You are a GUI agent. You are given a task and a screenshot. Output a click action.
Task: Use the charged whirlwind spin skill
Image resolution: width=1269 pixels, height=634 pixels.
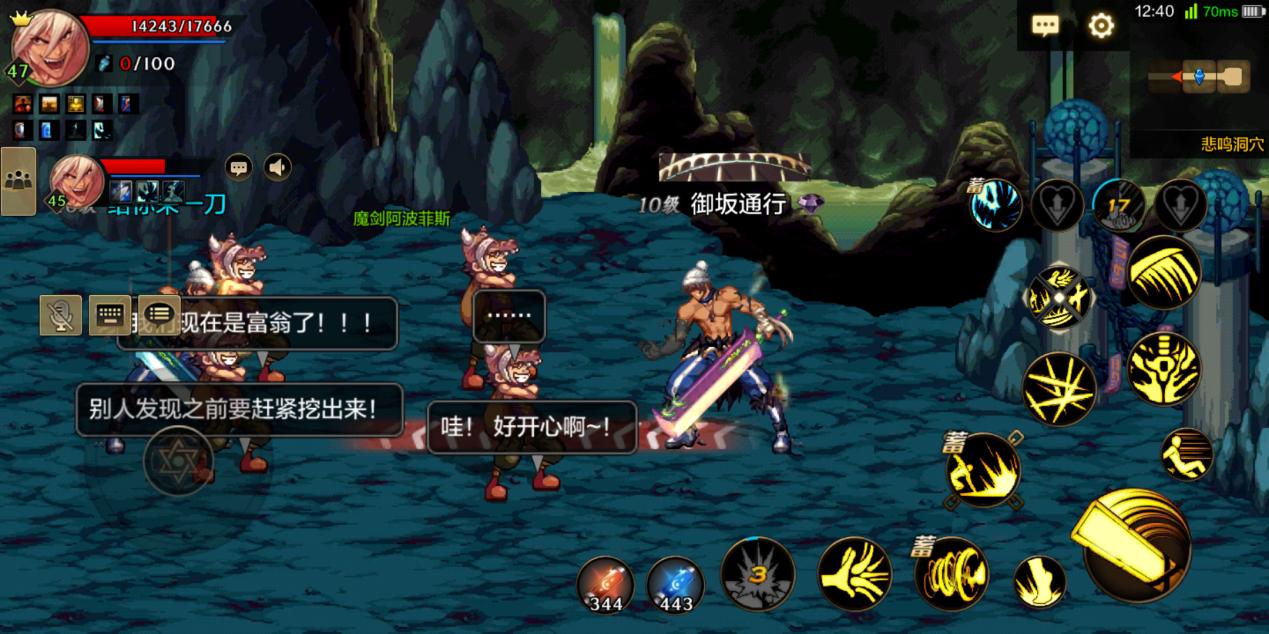coord(951,575)
